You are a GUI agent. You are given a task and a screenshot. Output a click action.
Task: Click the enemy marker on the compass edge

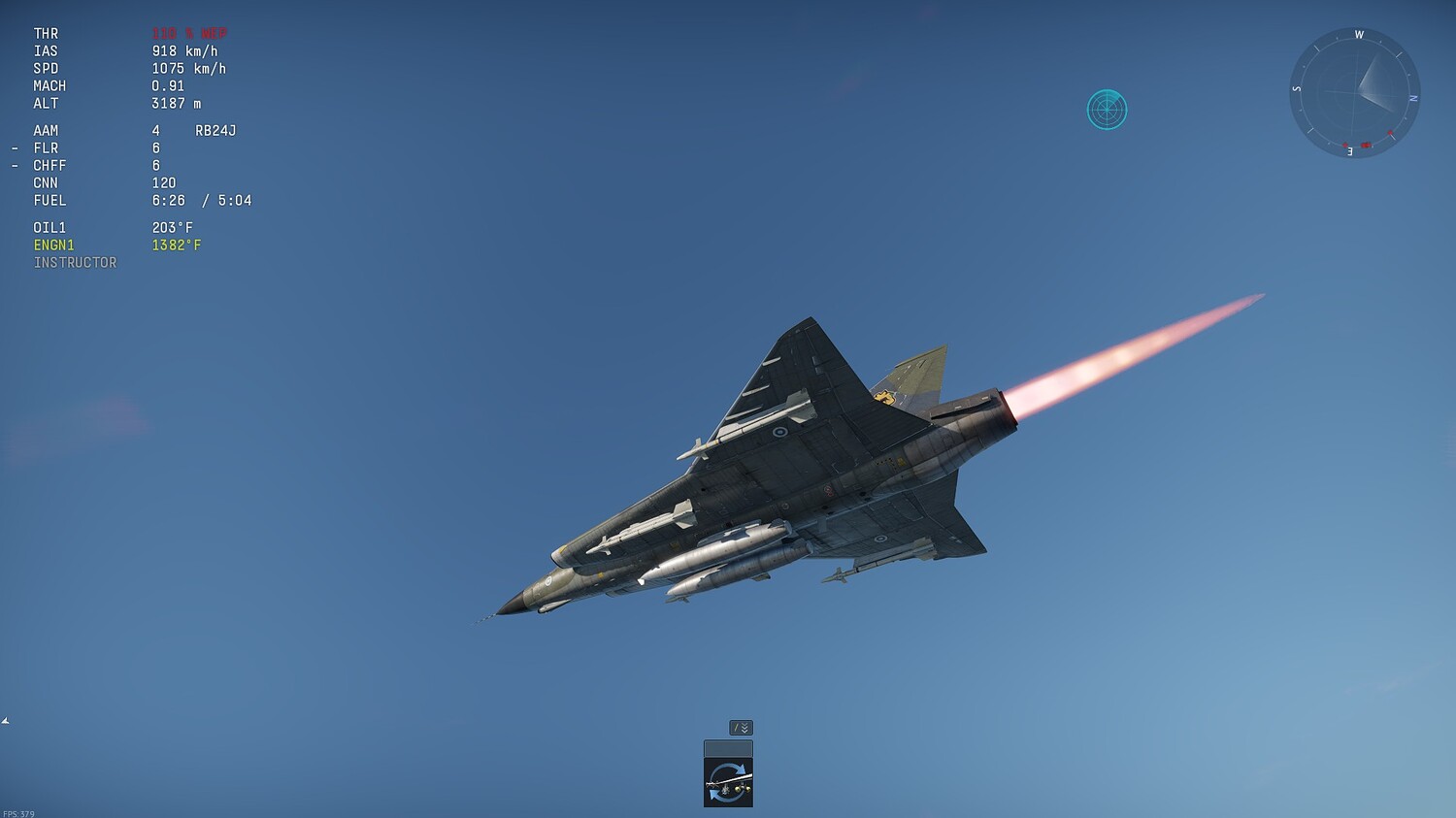1365,146
